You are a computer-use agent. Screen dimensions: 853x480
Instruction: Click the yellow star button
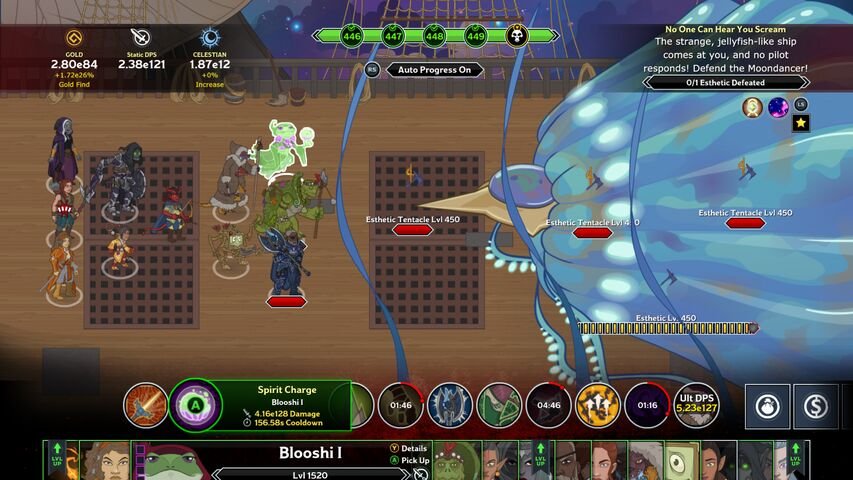tap(801, 123)
